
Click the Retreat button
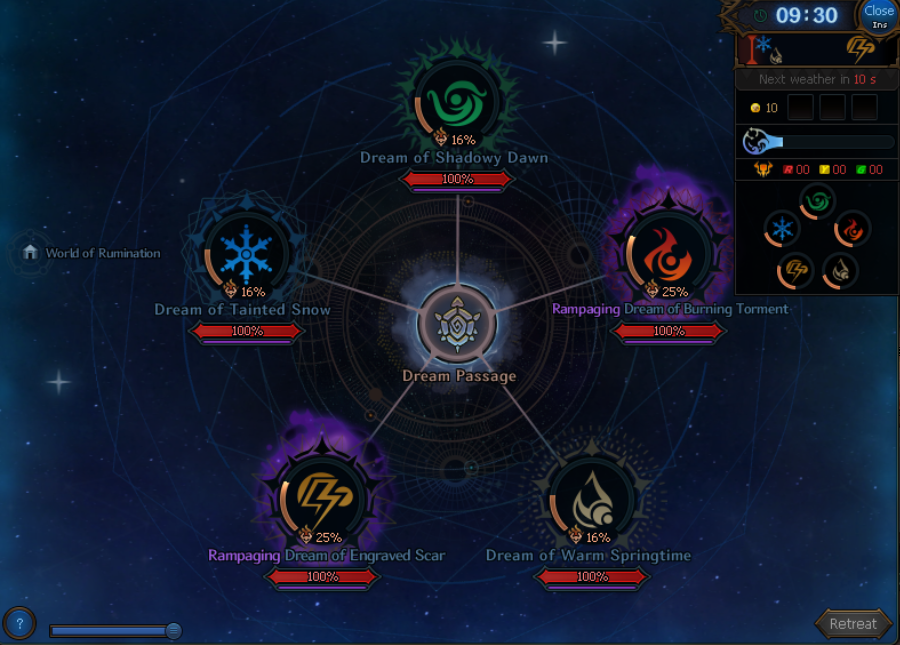click(x=853, y=623)
